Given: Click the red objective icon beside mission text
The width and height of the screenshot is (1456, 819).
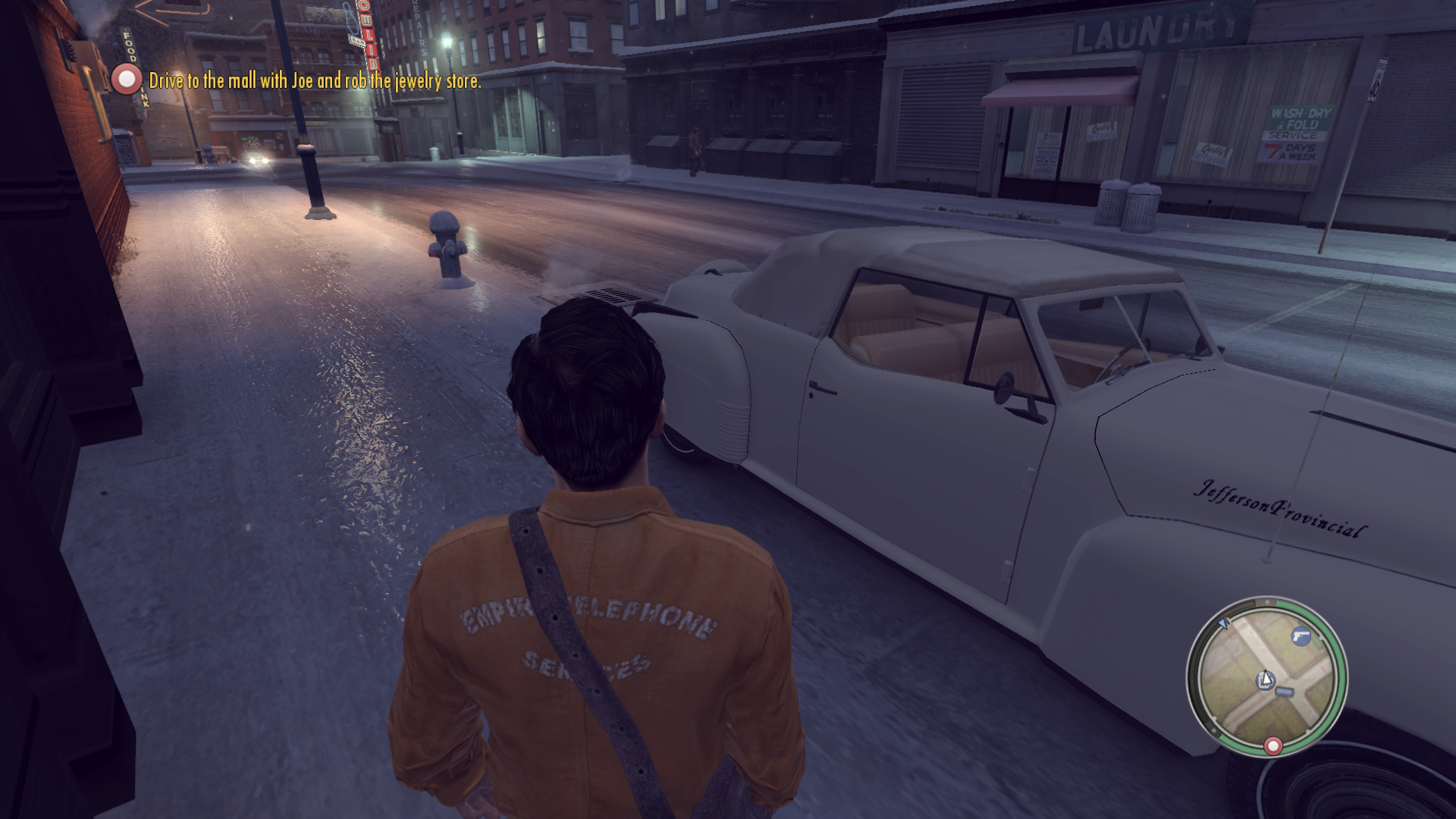Looking at the screenshot, I should 127,79.
